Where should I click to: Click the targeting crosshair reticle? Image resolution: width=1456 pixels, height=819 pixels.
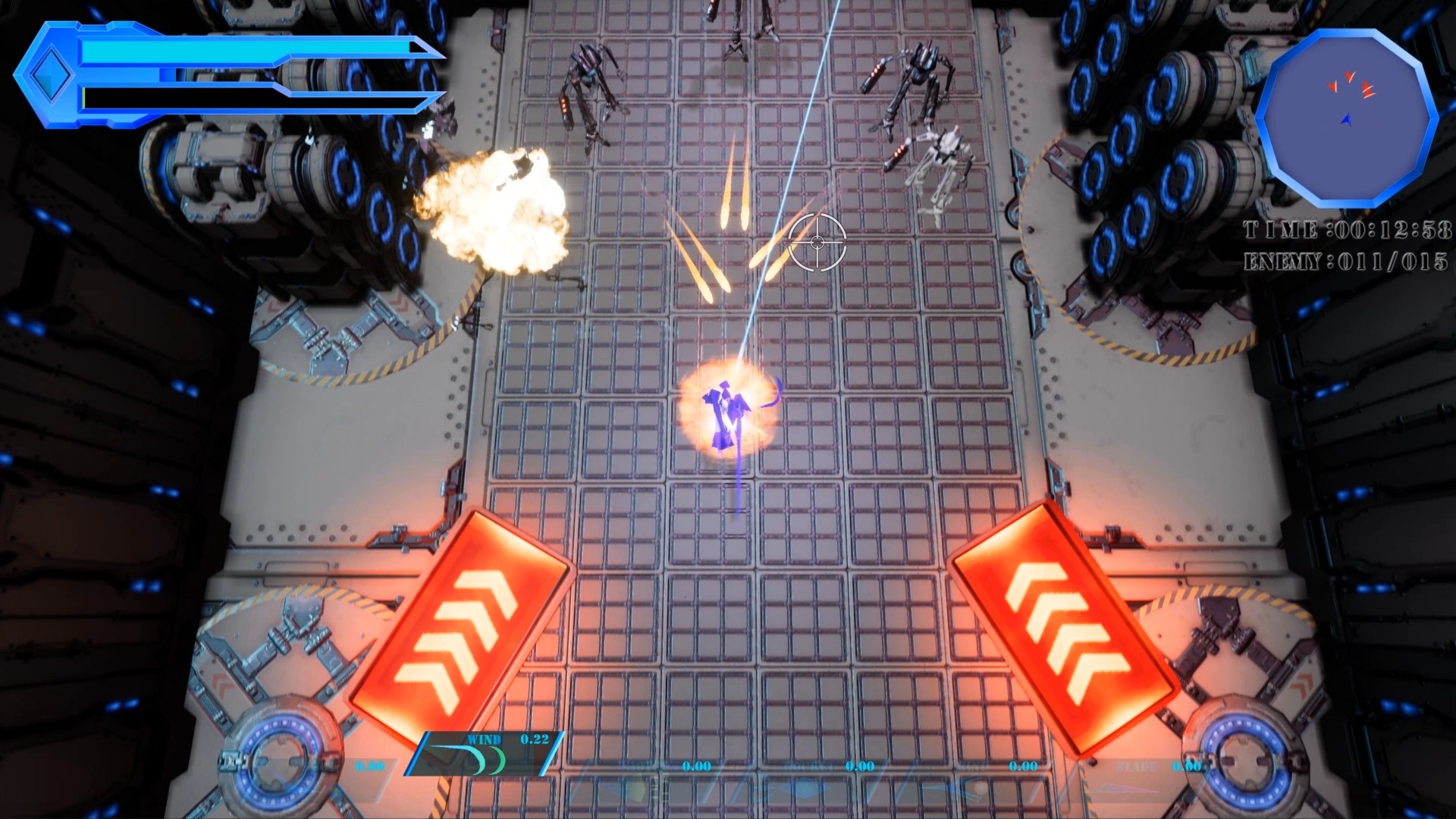(817, 243)
